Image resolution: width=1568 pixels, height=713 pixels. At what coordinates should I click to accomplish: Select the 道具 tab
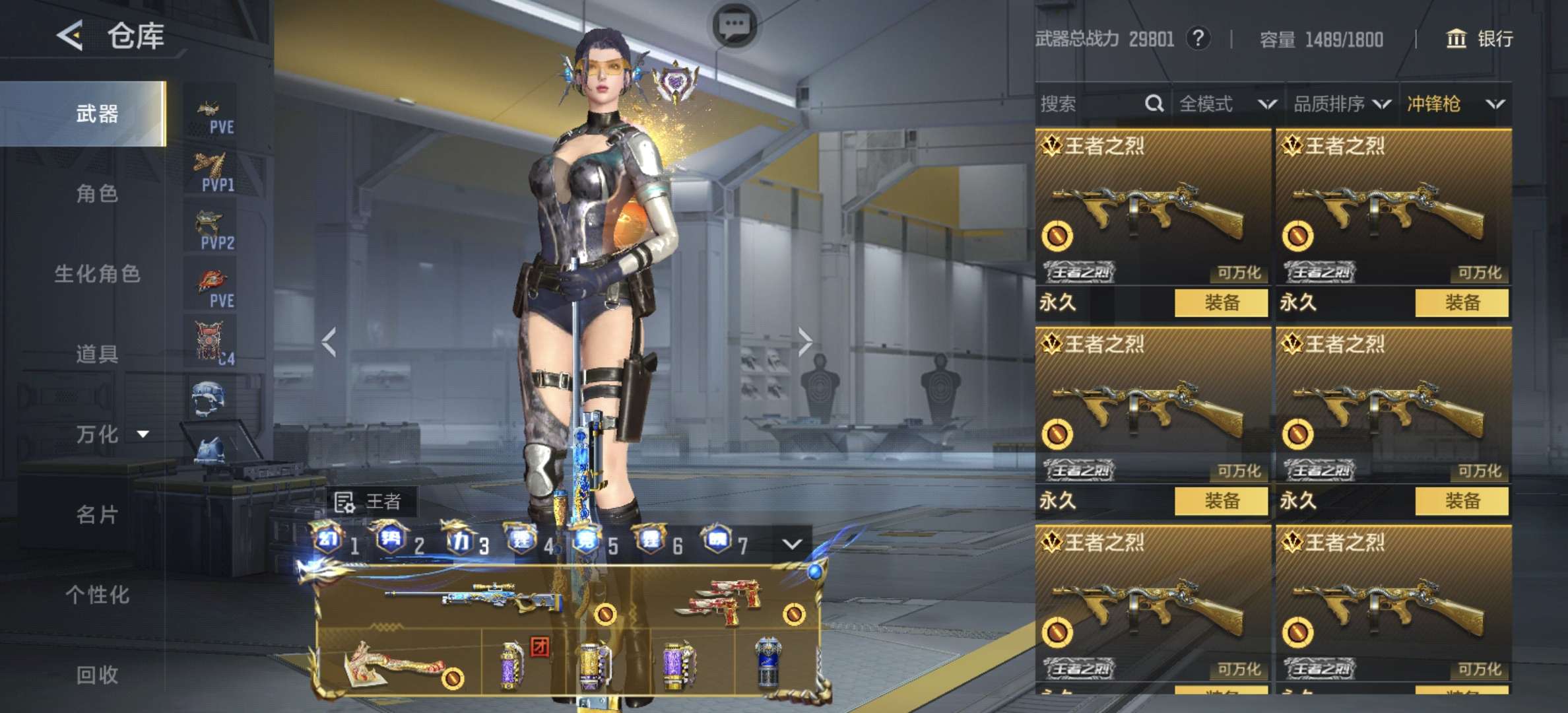[97, 355]
